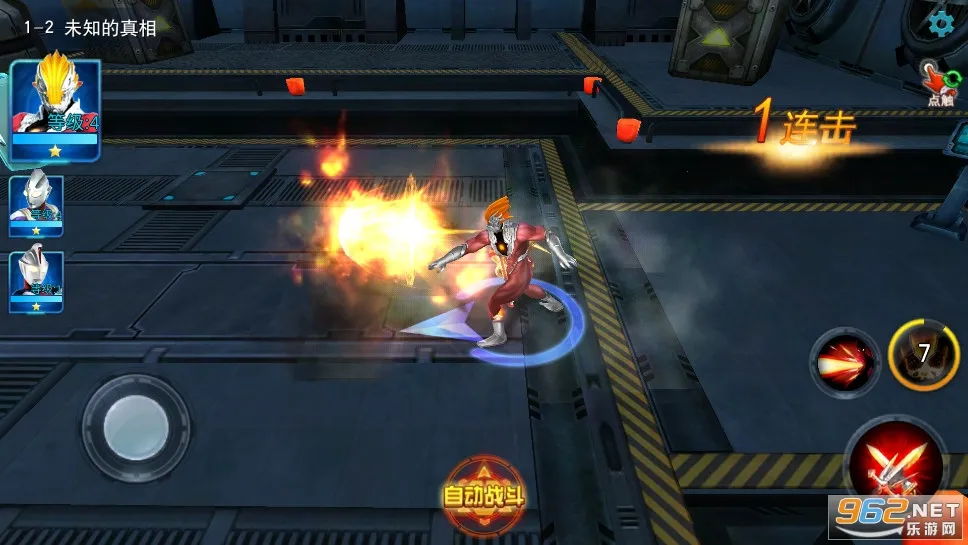Switch to the level 1 red-helmet Ultraman portrait
This screenshot has width=968, height=545.
37,280
